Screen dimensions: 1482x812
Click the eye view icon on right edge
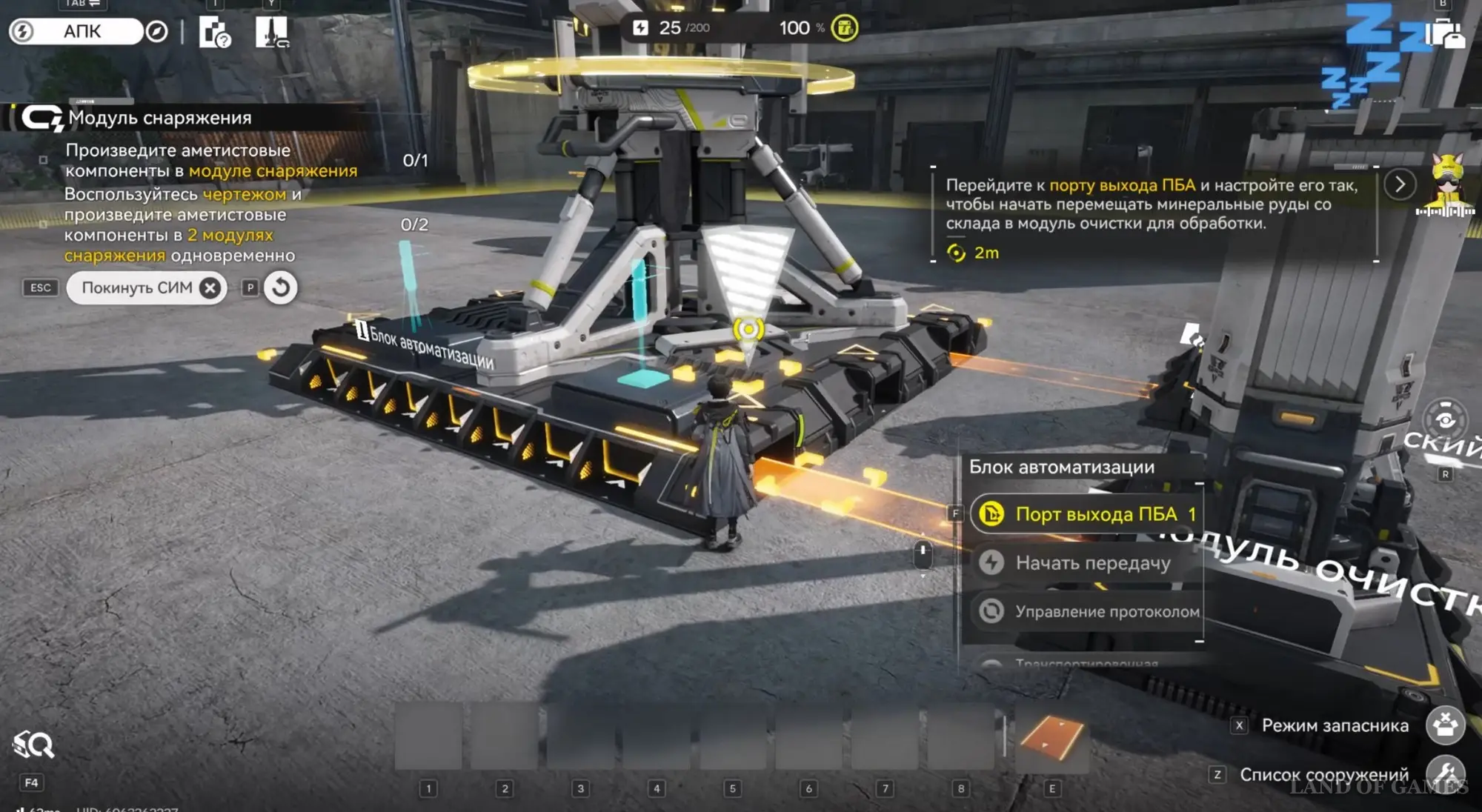1445,421
